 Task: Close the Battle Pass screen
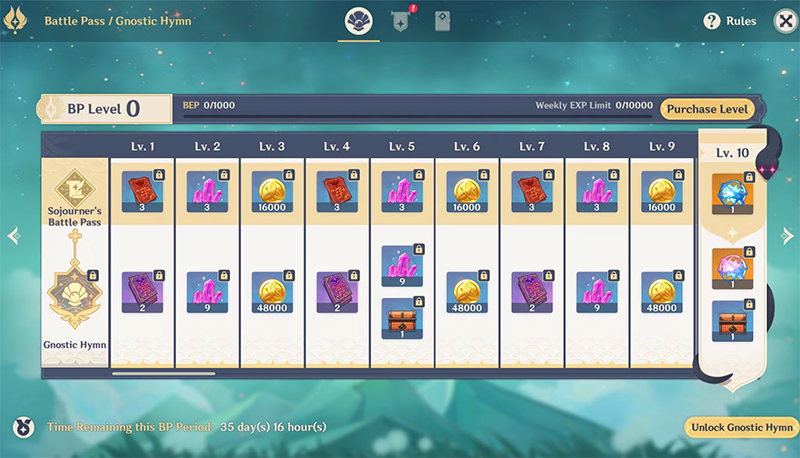coord(780,20)
